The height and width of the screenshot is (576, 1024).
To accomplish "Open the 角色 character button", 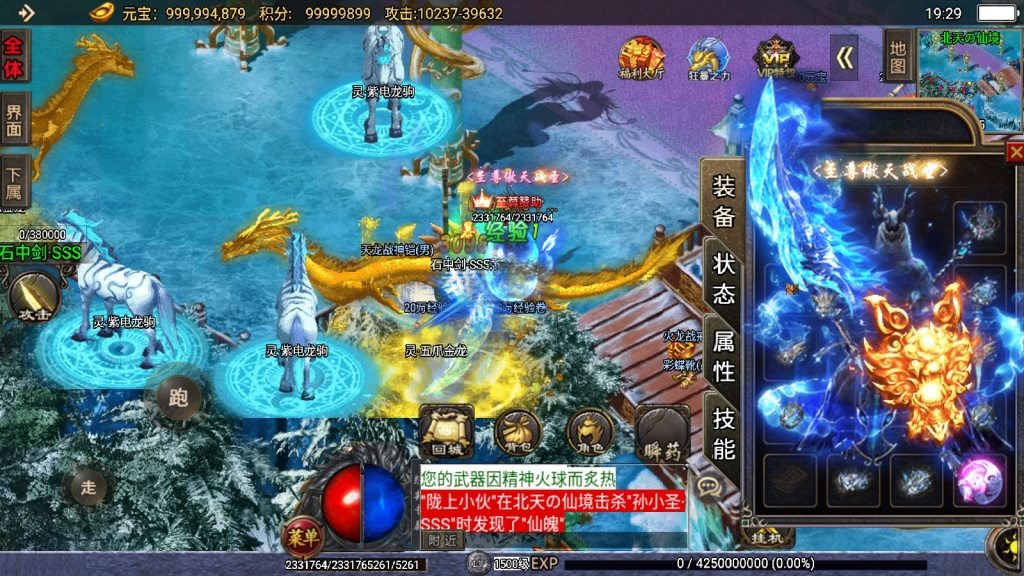I will pos(590,432).
